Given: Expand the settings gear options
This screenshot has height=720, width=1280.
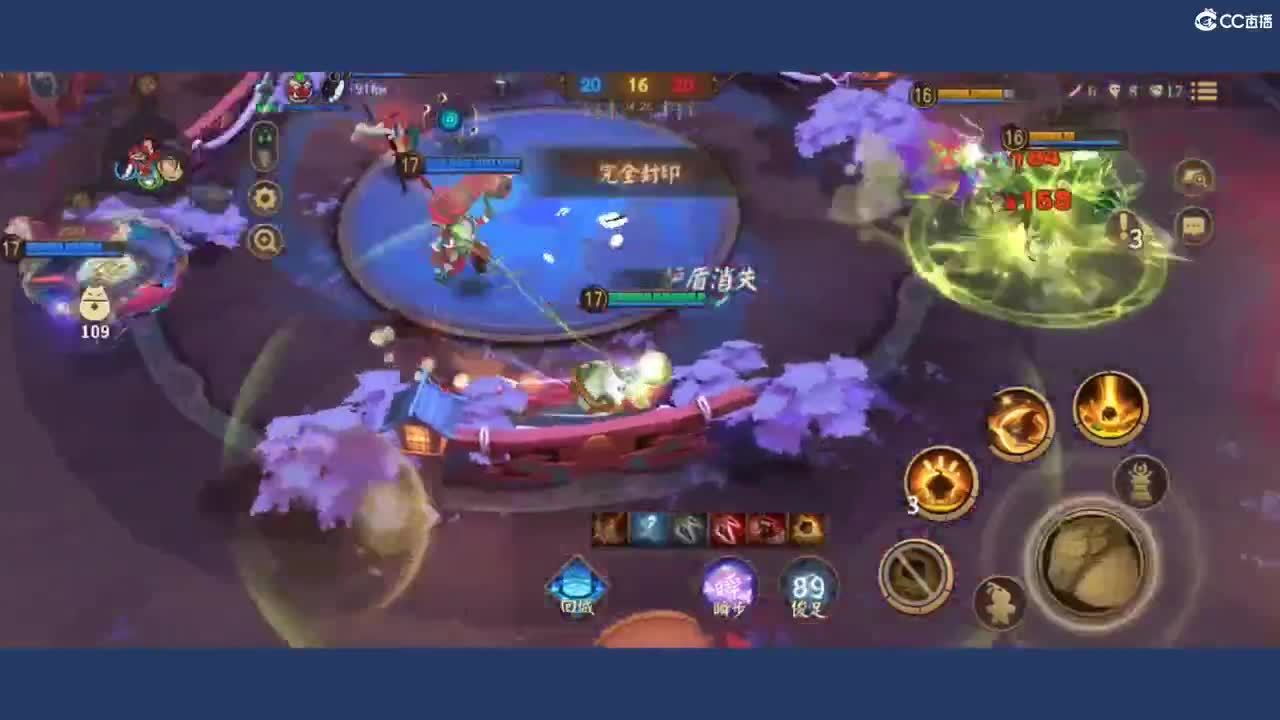Looking at the screenshot, I should [x=265, y=198].
